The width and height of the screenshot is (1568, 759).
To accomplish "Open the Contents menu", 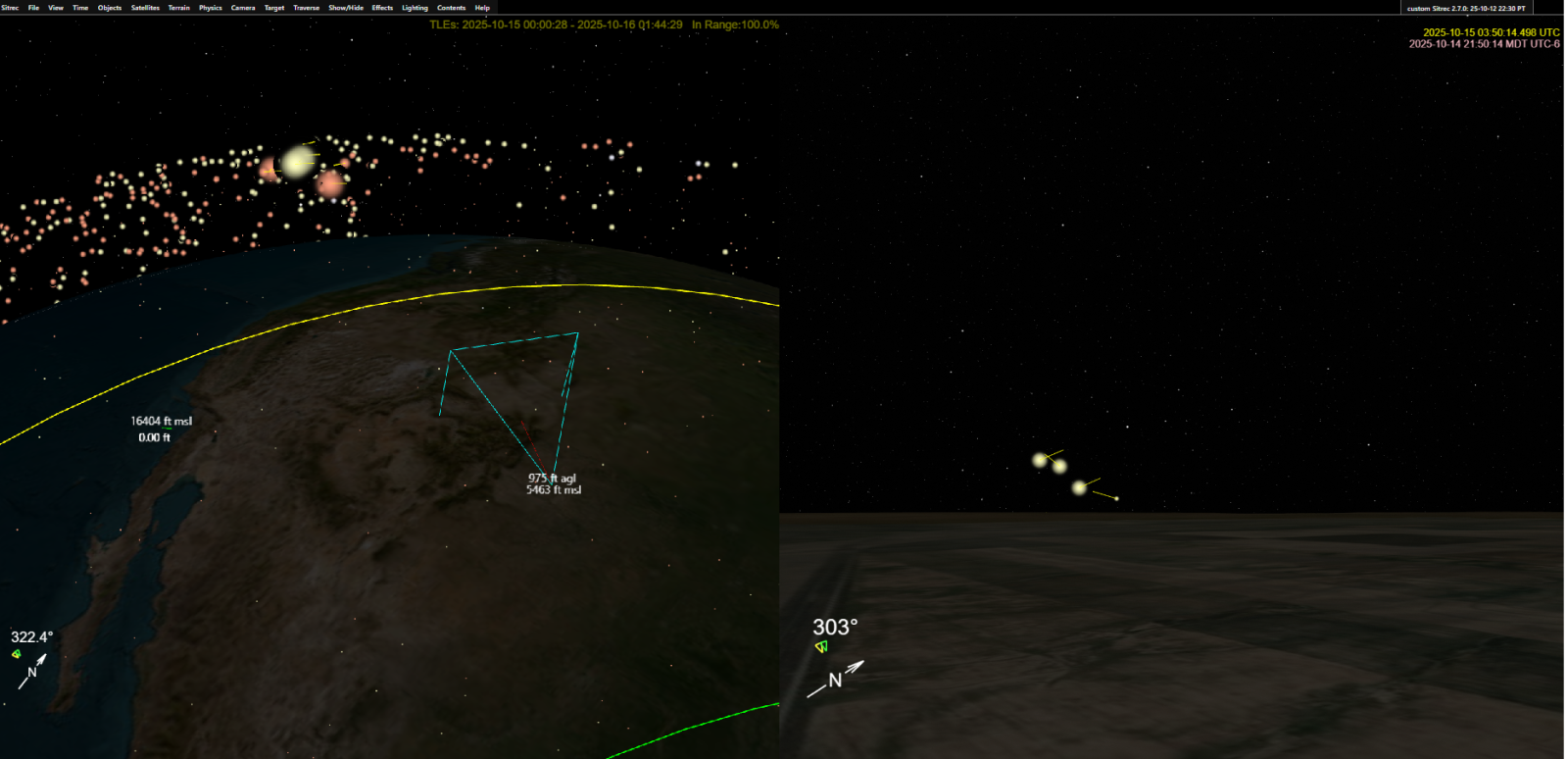I will pos(451,8).
